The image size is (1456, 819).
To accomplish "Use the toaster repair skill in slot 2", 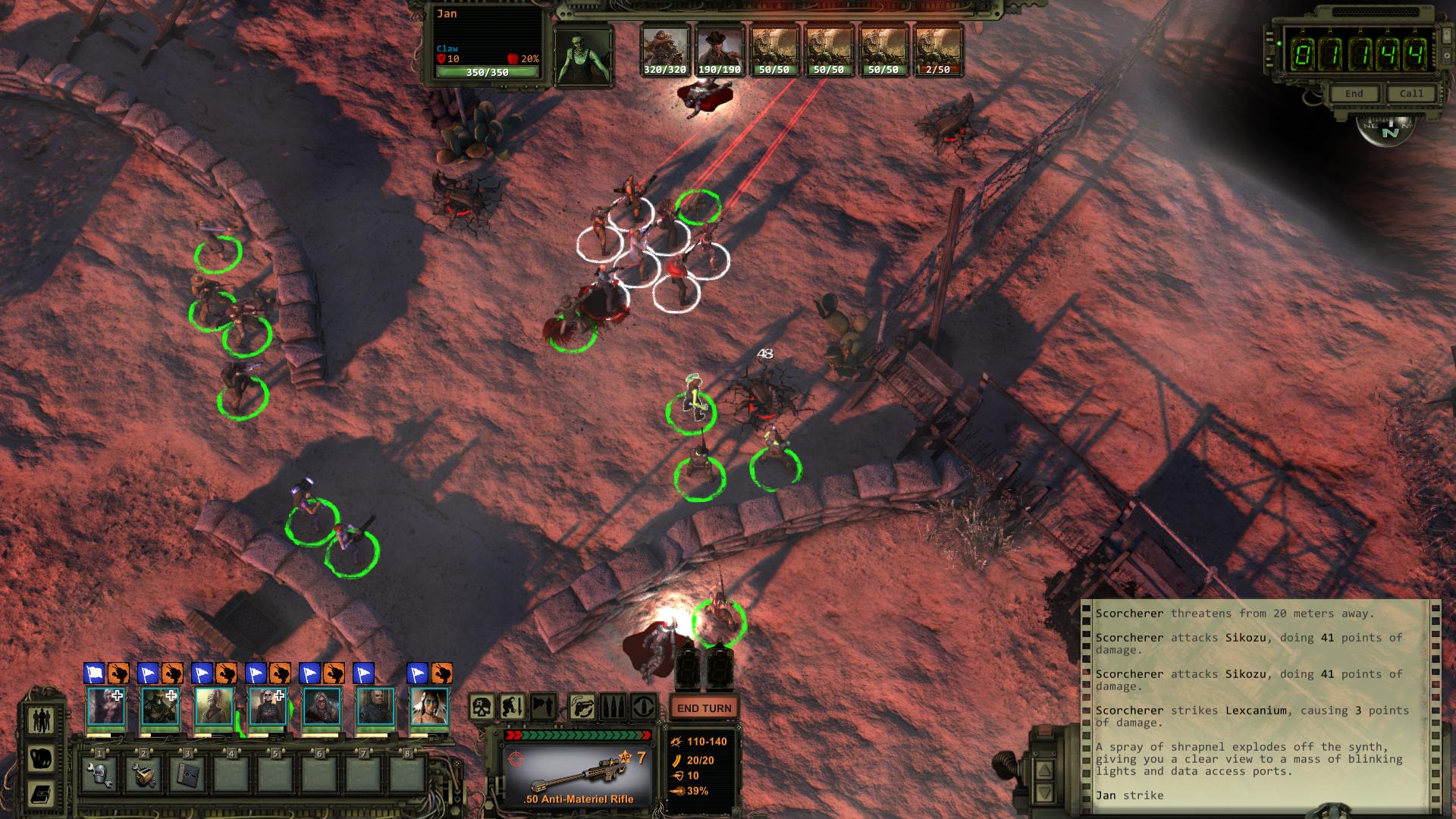I will [x=143, y=774].
